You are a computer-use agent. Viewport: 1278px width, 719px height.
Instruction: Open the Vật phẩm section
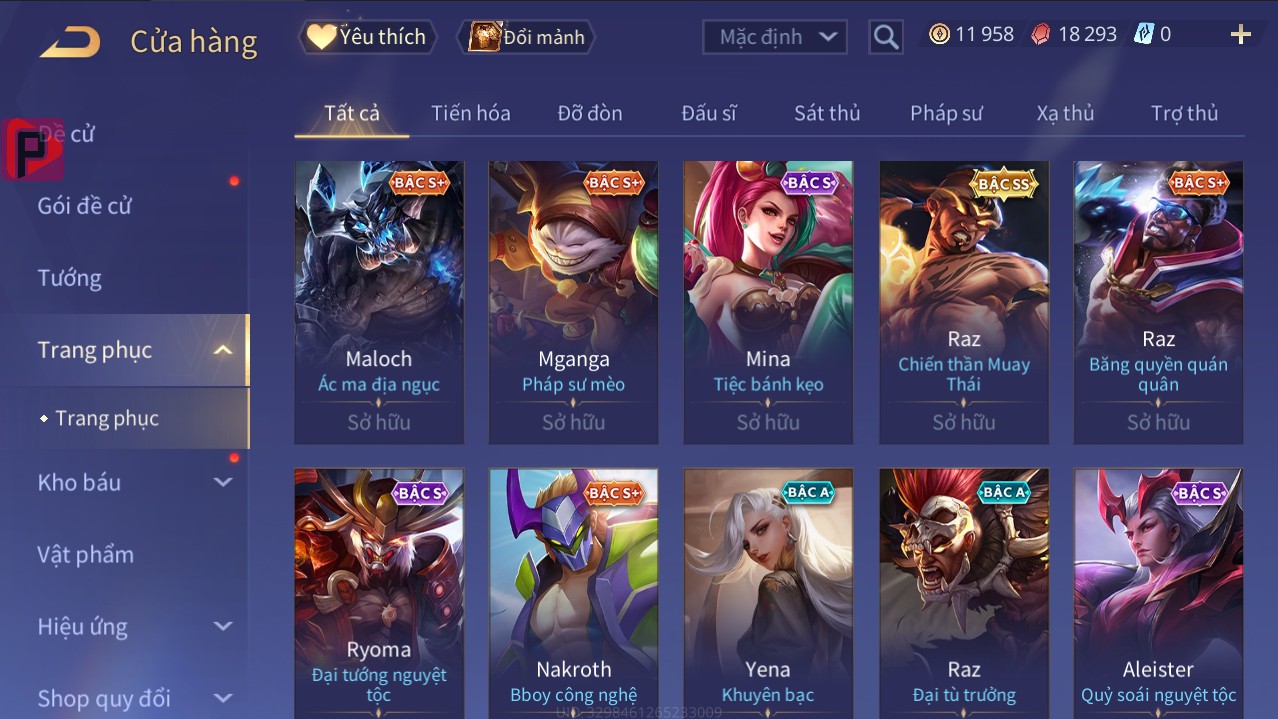click(x=86, y=554)
